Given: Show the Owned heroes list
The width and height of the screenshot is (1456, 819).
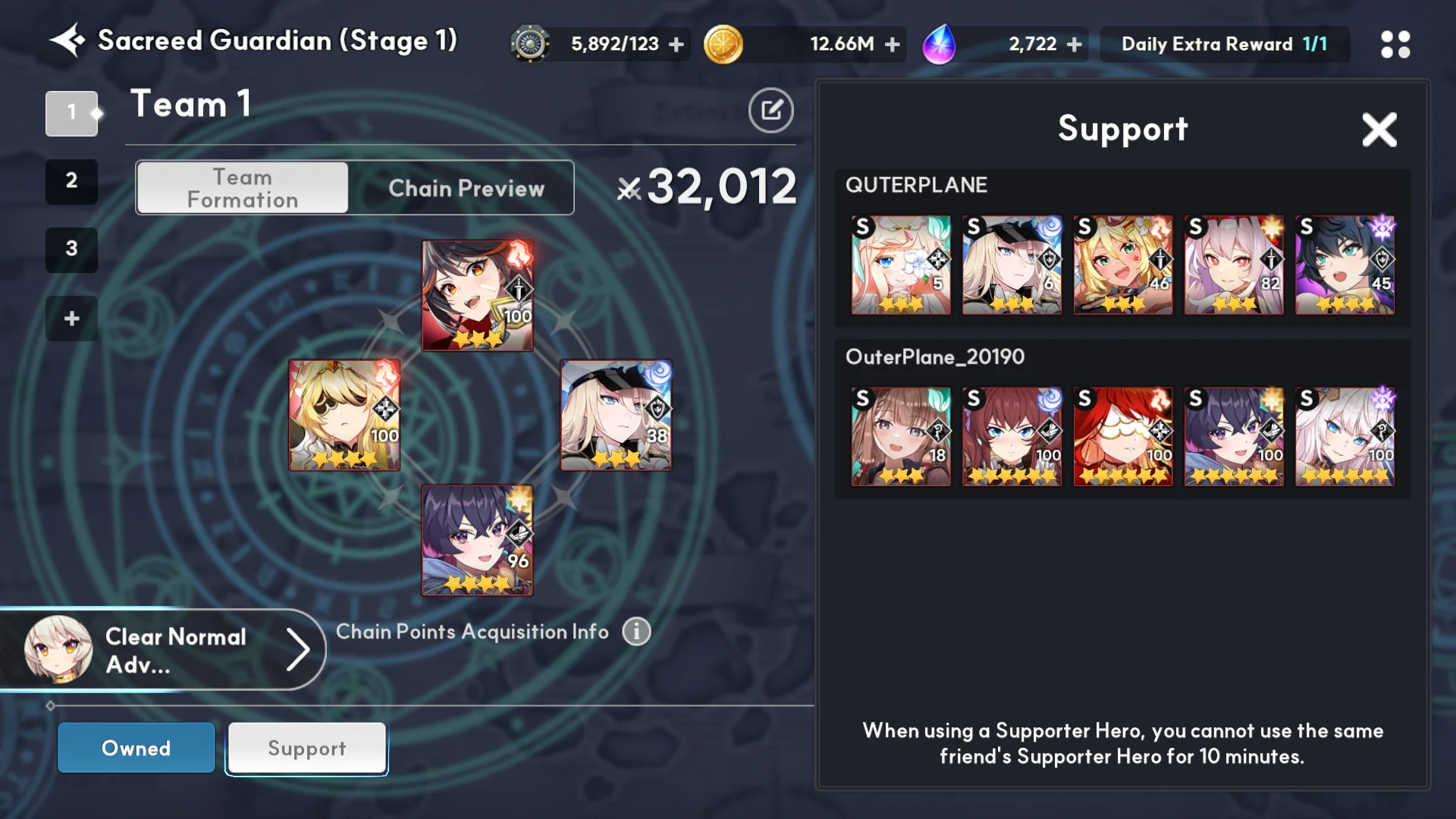Looking at the screenshot, I should click(136, 748).
